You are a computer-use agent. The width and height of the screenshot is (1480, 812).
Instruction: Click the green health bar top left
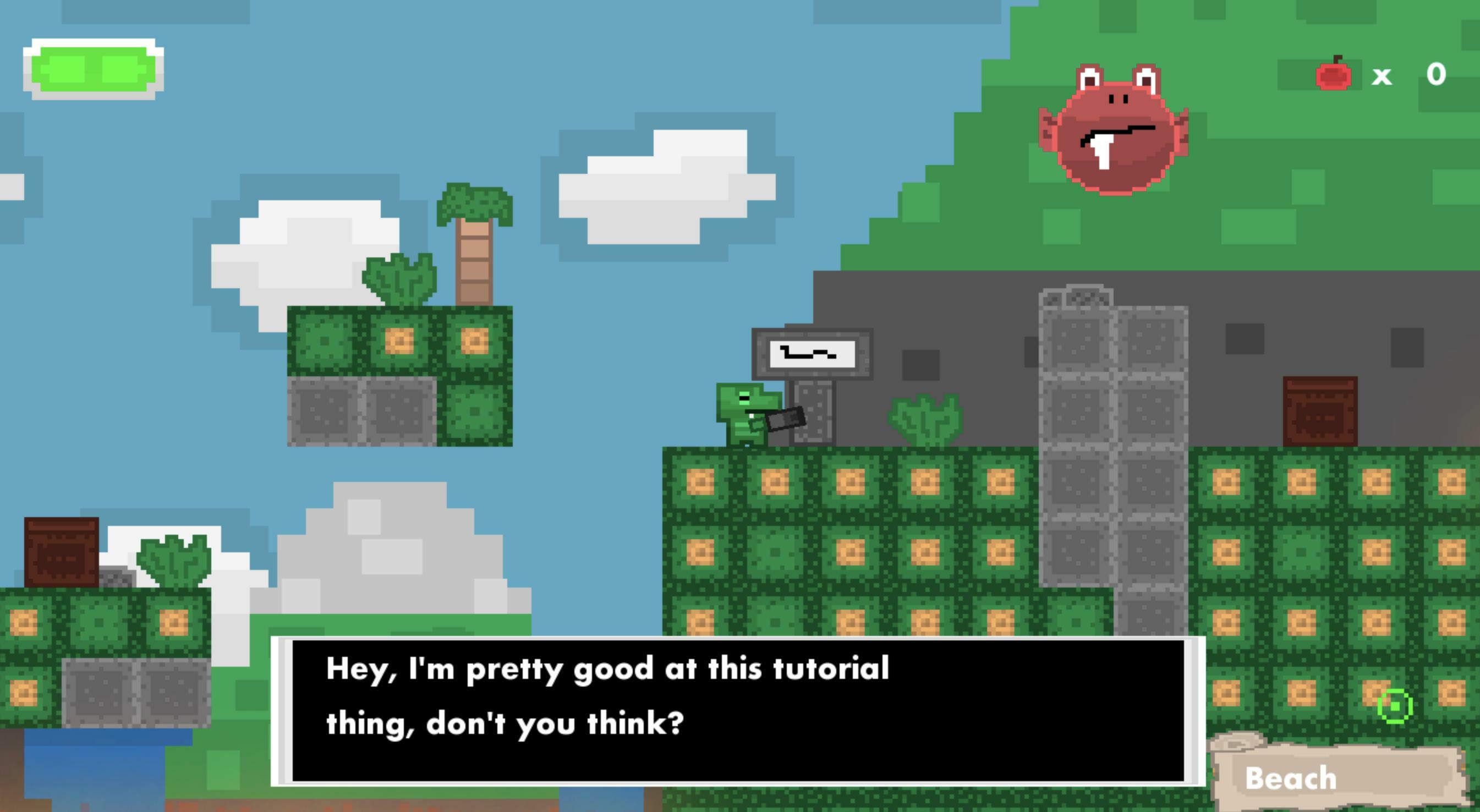[95, 68]
